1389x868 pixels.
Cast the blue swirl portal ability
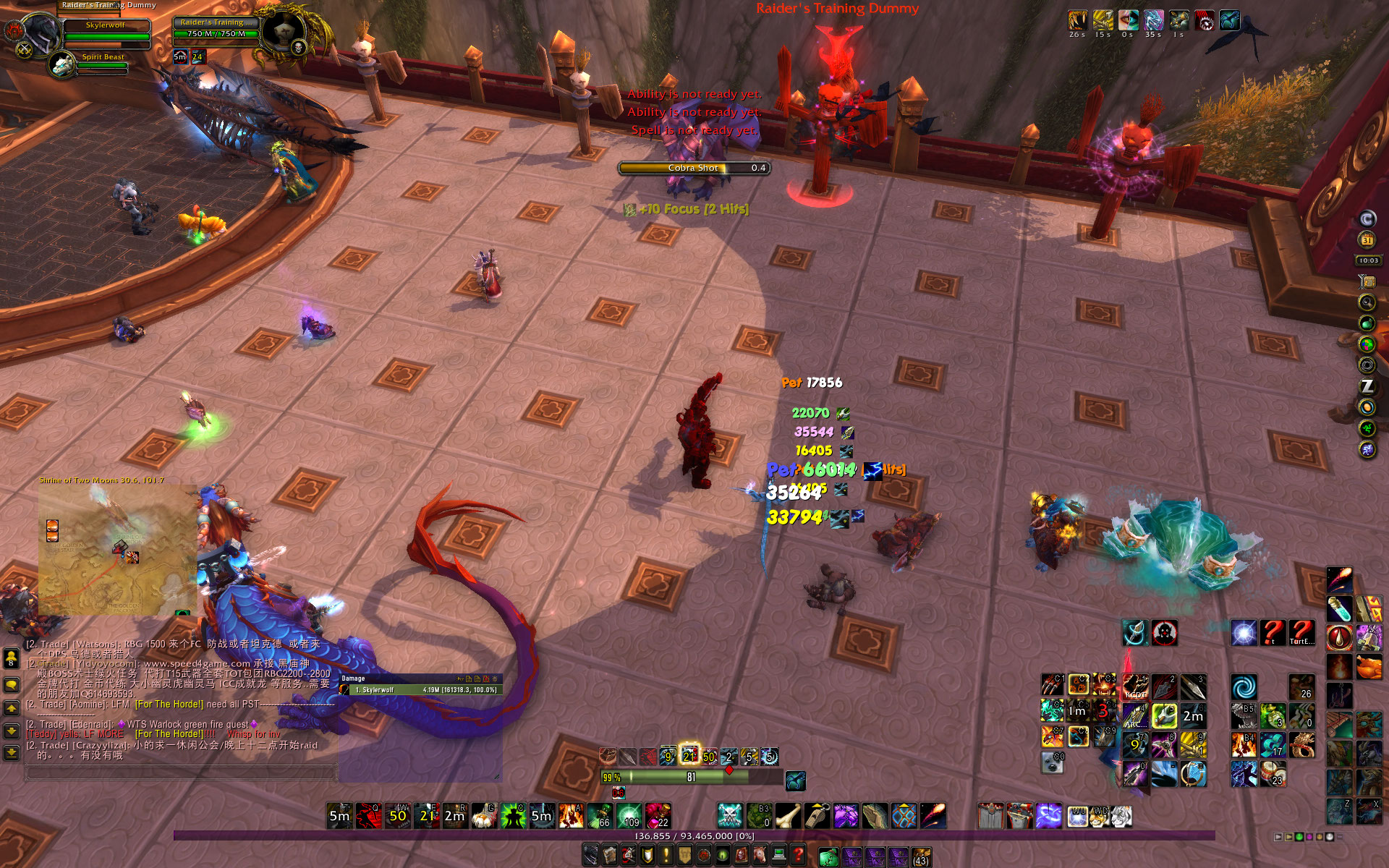tap(1244, 687)
